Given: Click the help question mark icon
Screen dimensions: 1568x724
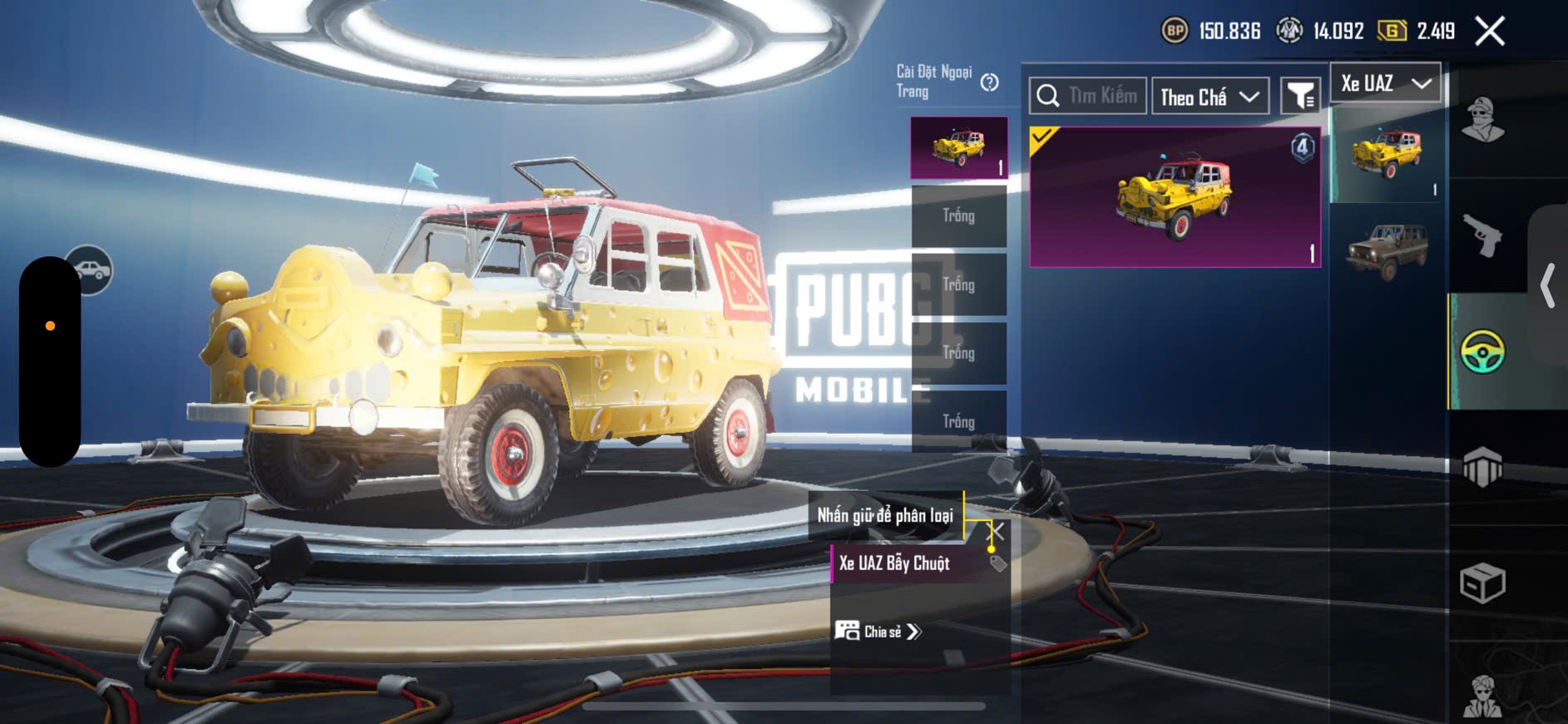Looking at the screenshot, I should coord(989,82).
